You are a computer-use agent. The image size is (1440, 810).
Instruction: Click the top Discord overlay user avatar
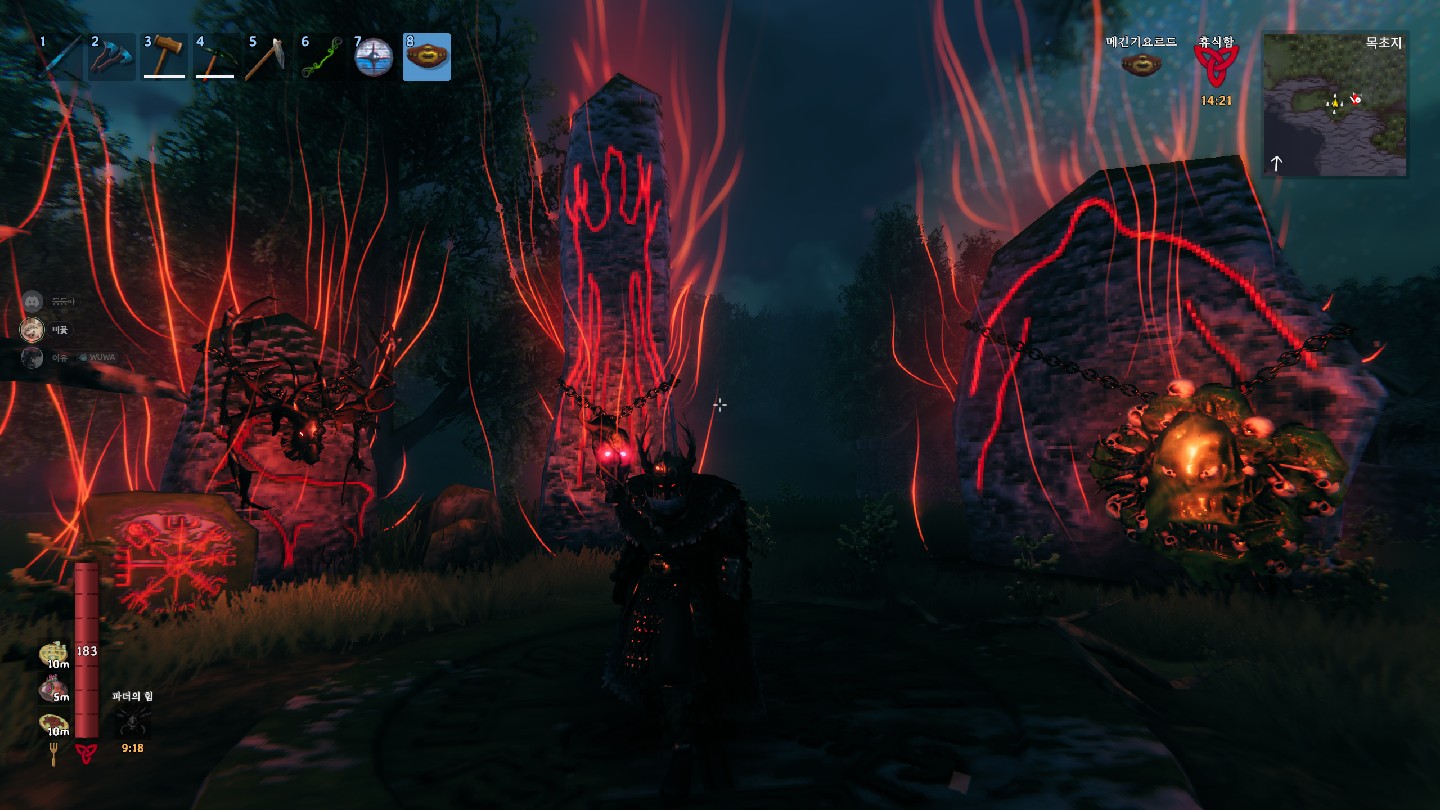coord(33,301)
